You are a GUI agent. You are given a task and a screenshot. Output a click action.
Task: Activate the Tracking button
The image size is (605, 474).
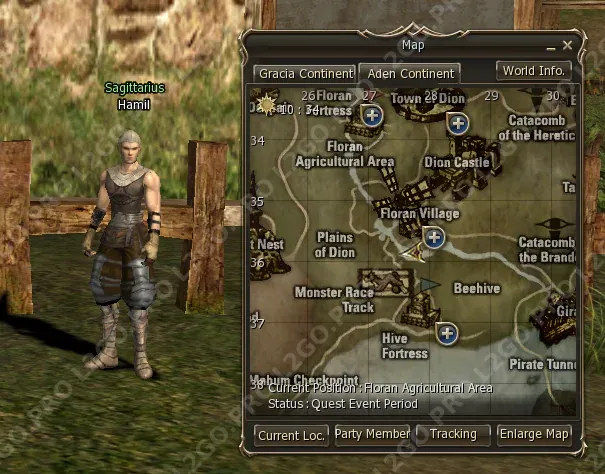(453, 434)
